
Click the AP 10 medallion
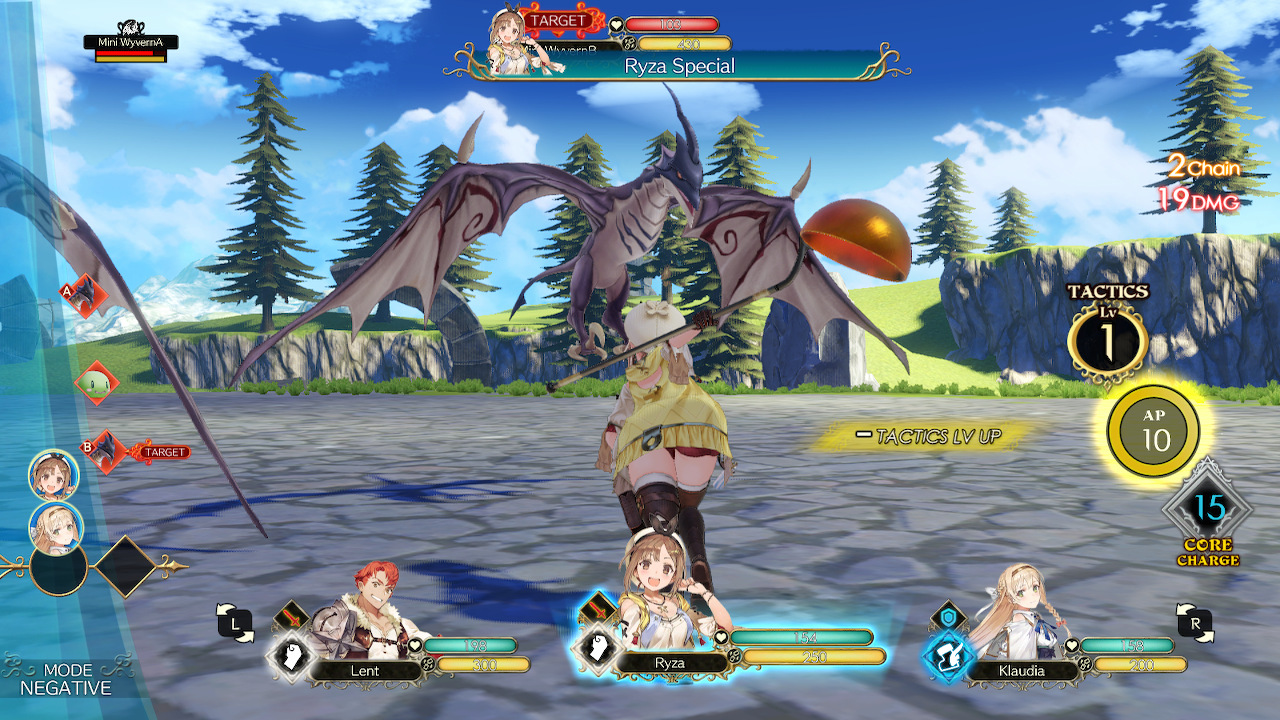pos(1152,430)
